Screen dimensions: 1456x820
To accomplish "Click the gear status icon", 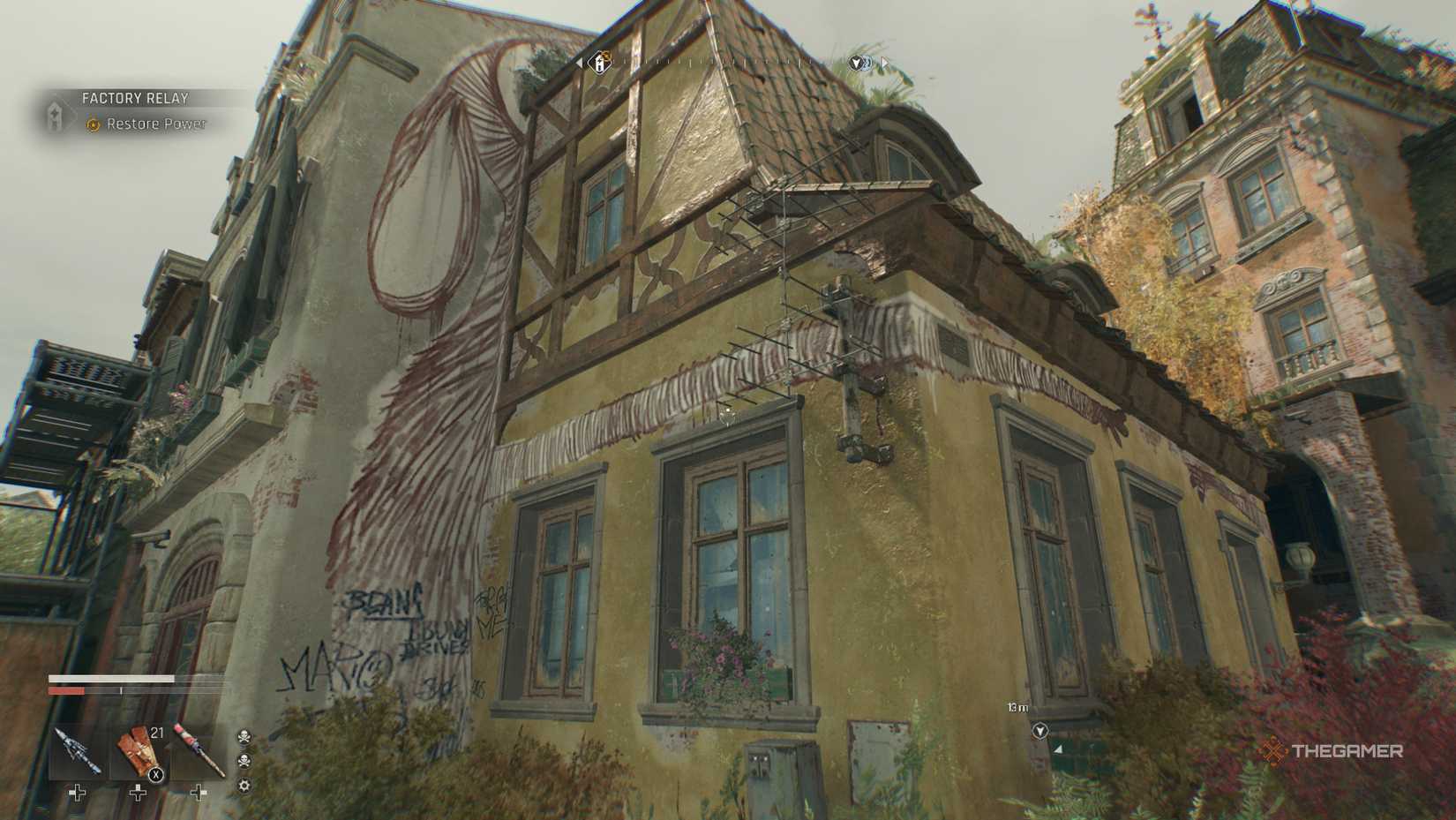I will (x=244, y=785).
